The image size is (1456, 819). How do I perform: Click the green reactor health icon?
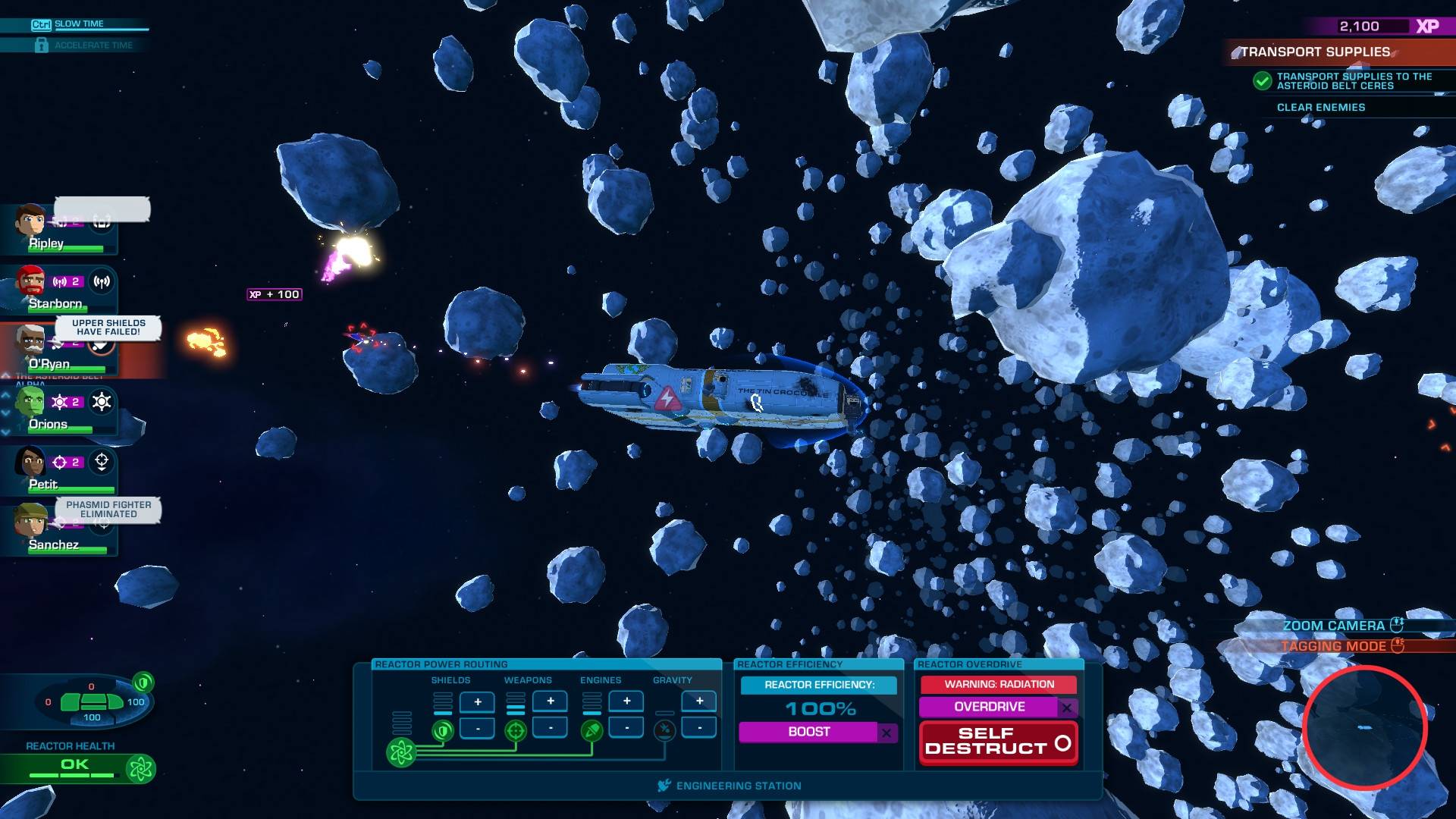click(x=140, y=769)
